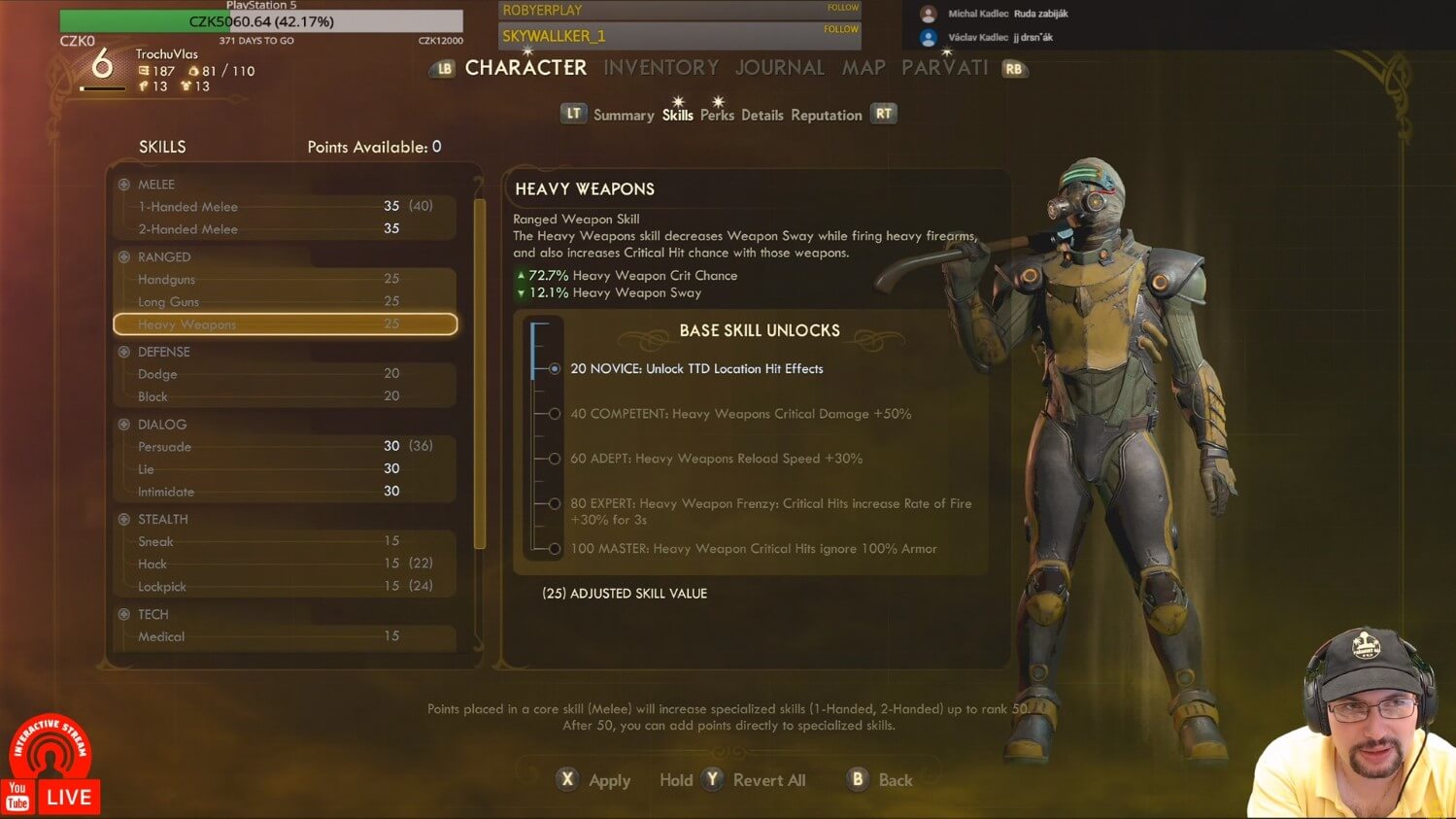
Task: Select the MELEE core skill header
Action: click(155, 185)
